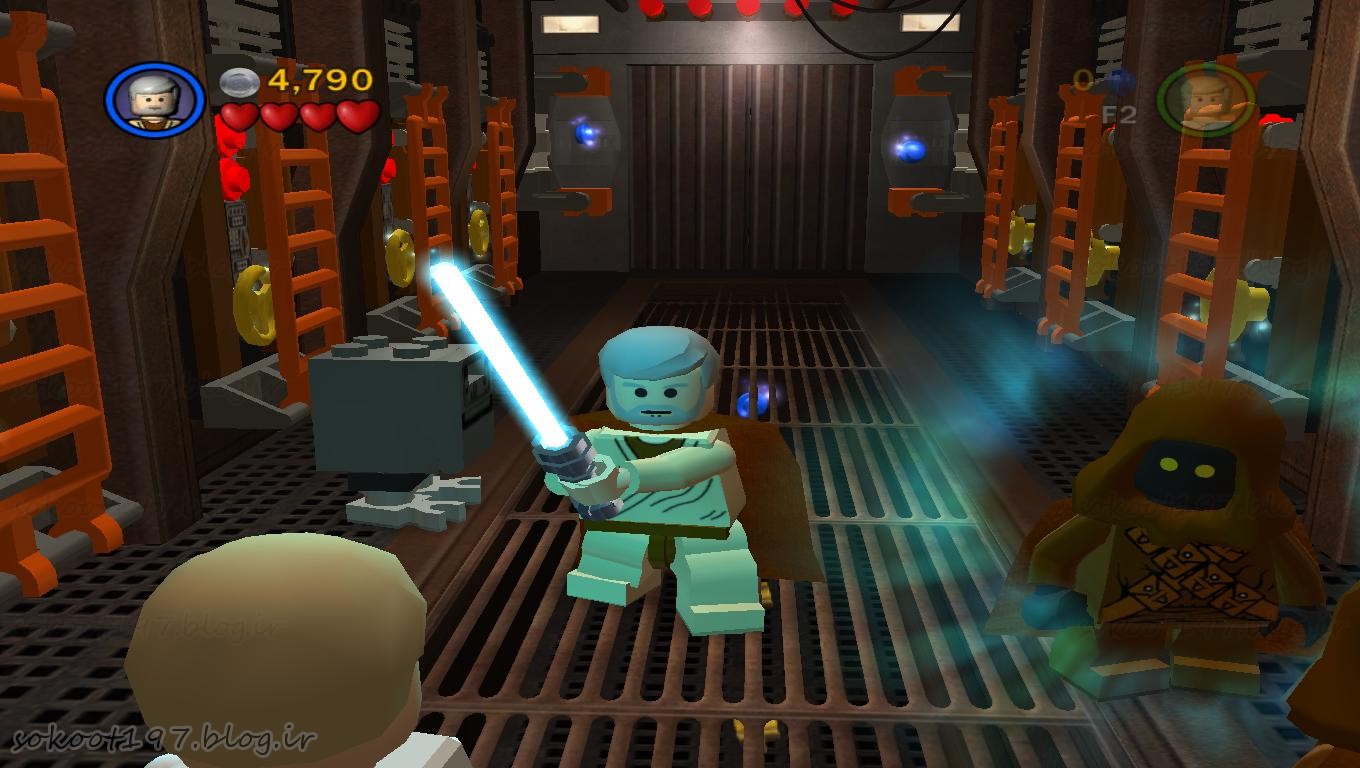Select the faded player two character portrait

[x=1206, y=100]
